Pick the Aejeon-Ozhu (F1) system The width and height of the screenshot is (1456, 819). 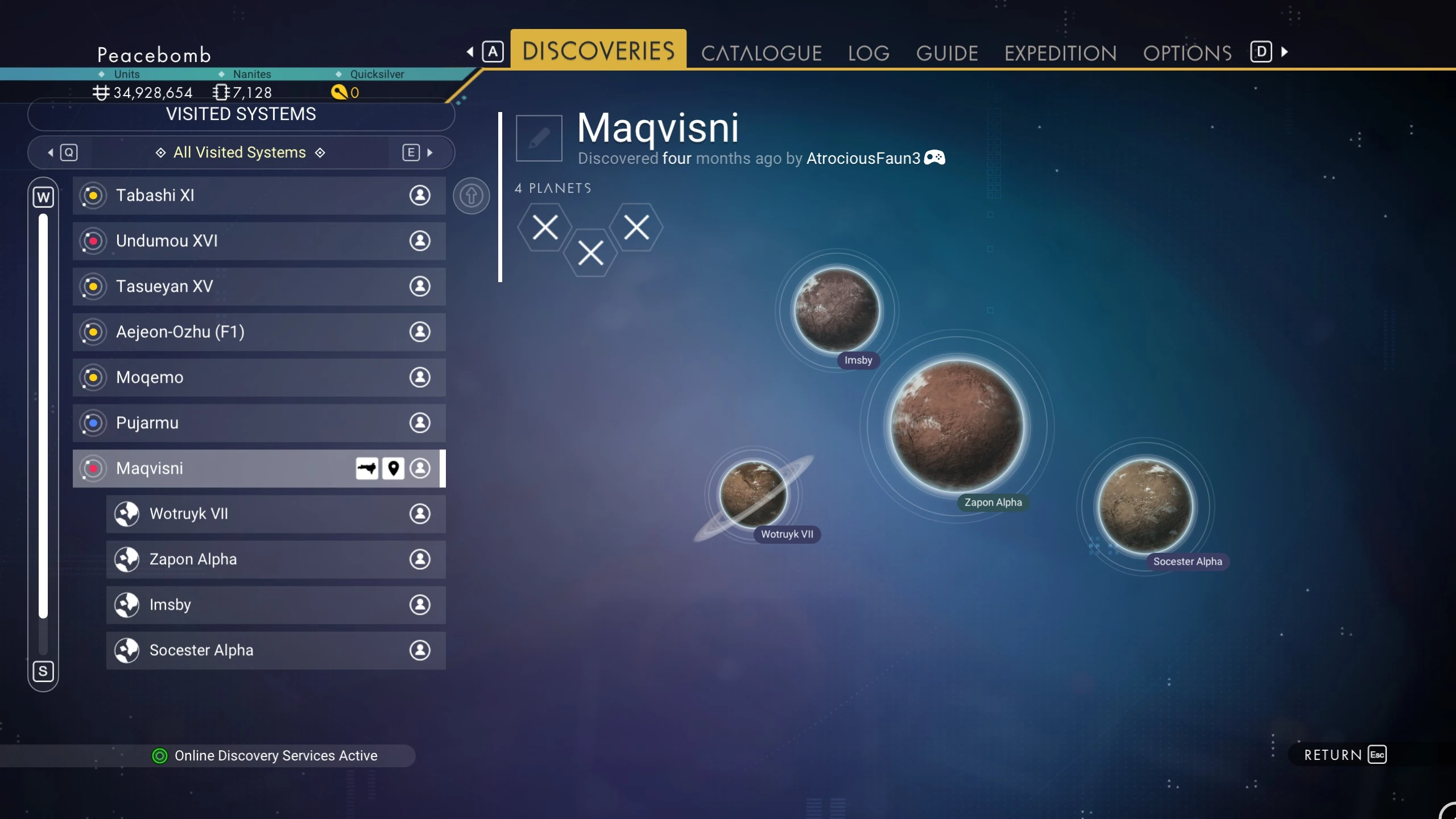tap(259, 332)
